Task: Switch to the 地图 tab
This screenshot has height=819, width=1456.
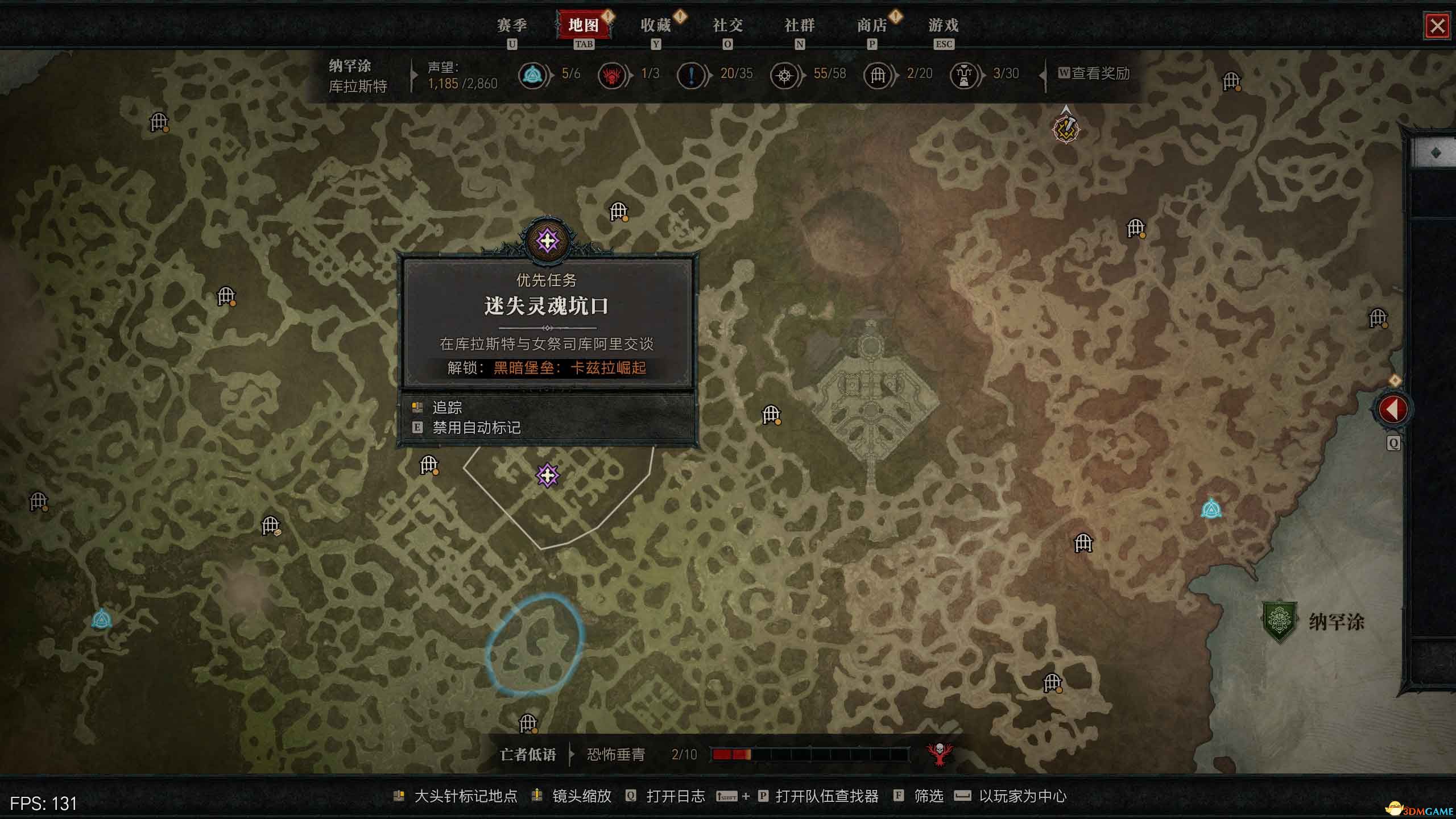Action: [582, 26]
